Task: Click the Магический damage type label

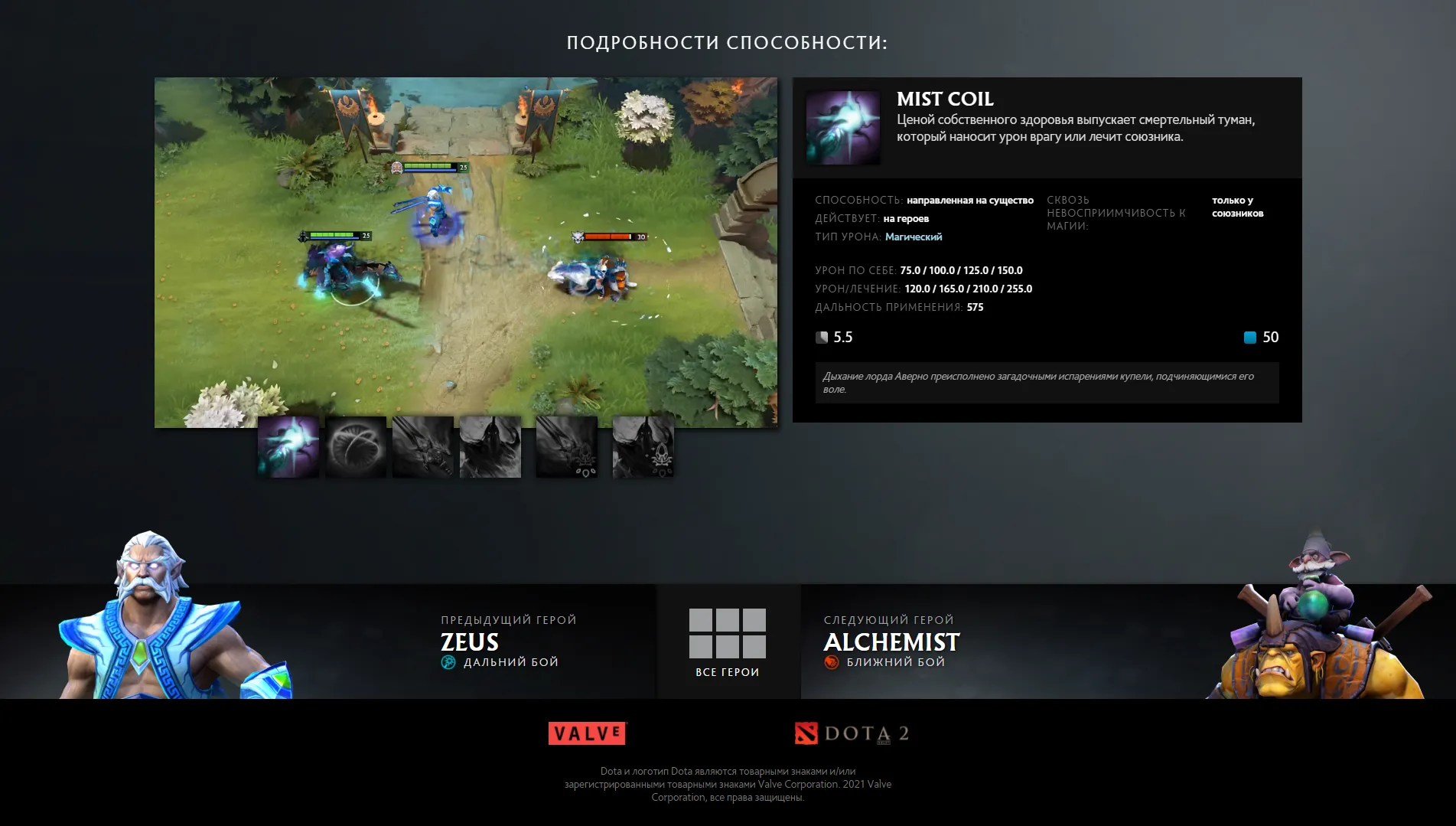Action: pyautogui.click(x=913, y=237)
